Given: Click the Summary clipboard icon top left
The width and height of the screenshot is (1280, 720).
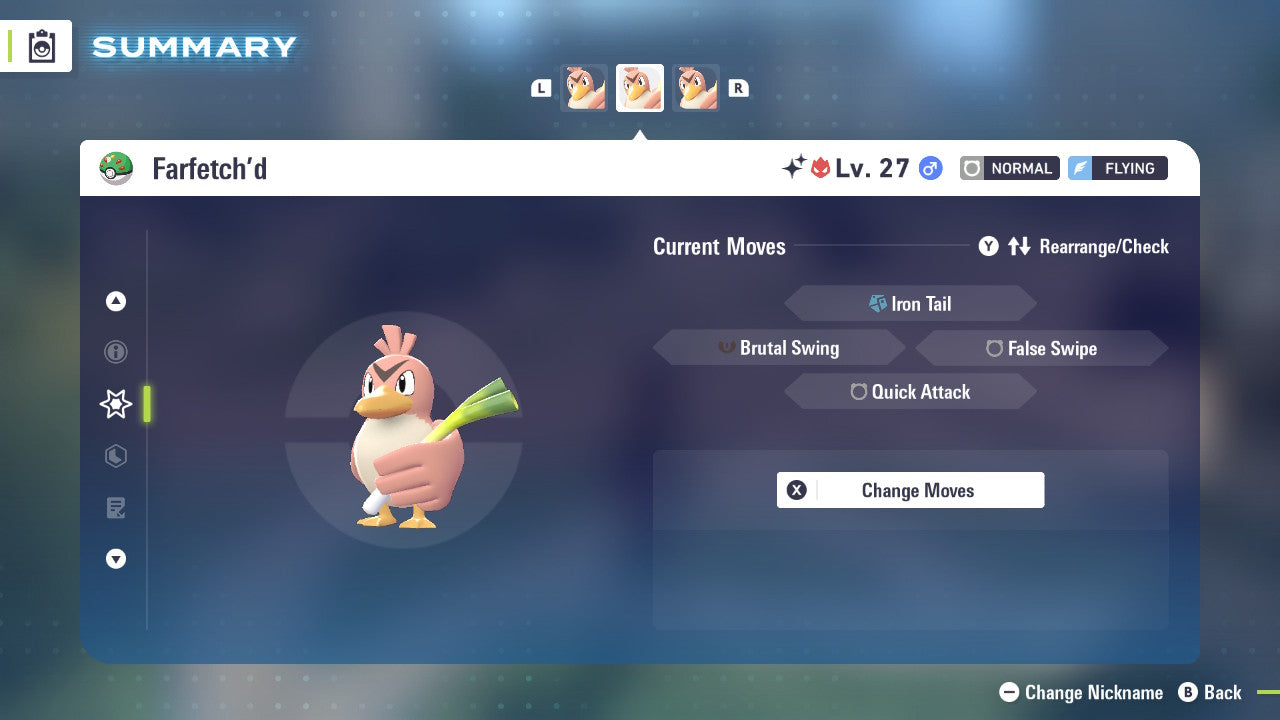Looking at the screenshot, I should pos(41,46).
